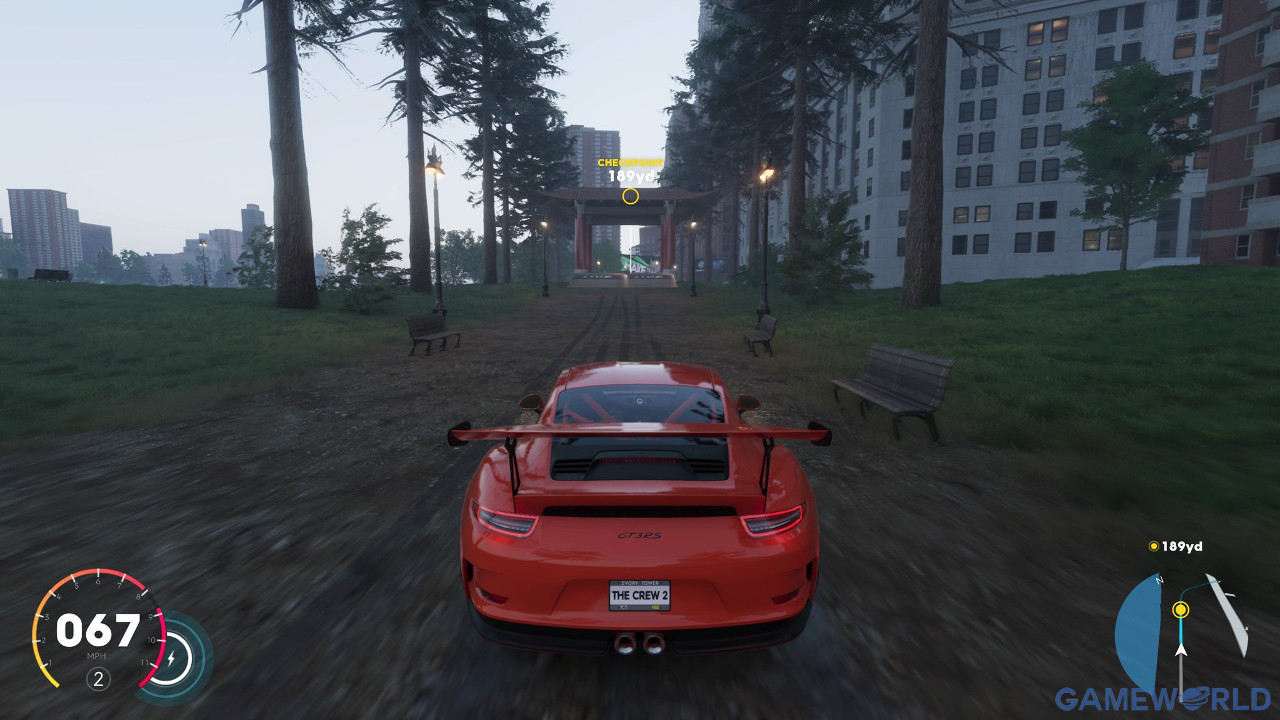The image size is (1280, 720).
Task: Click the 189yd distance label above the minimap
Action: click(x=1182, y=547)
